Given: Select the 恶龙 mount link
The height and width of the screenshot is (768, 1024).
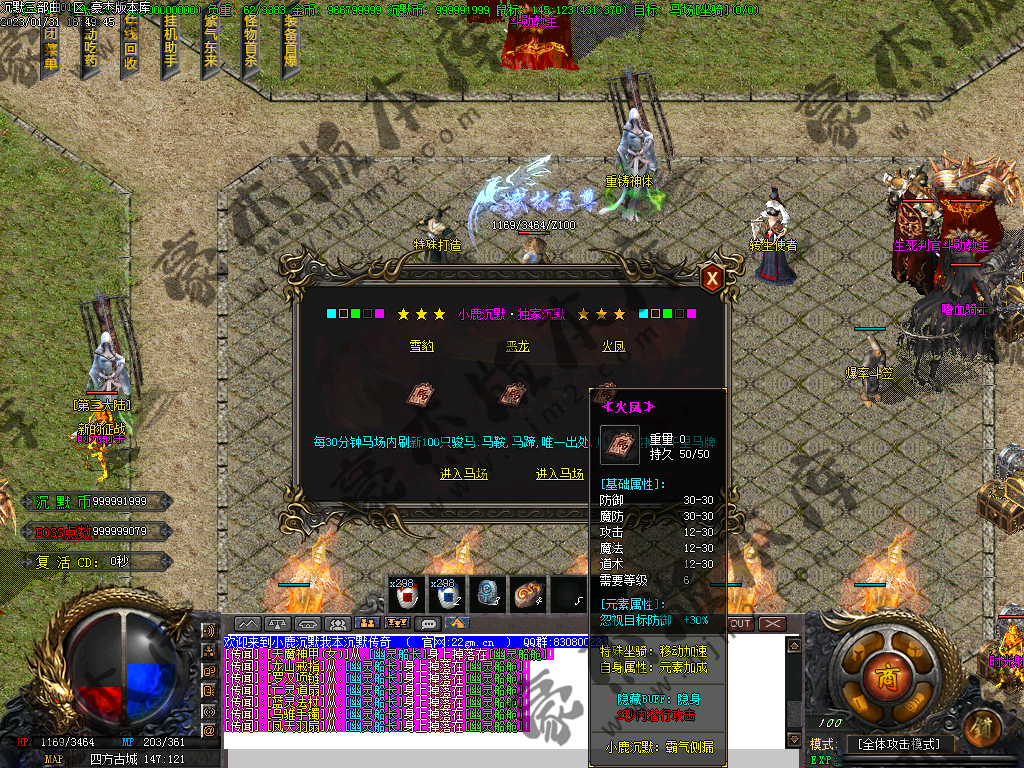Looking at the screenshot, I should 517,346.
